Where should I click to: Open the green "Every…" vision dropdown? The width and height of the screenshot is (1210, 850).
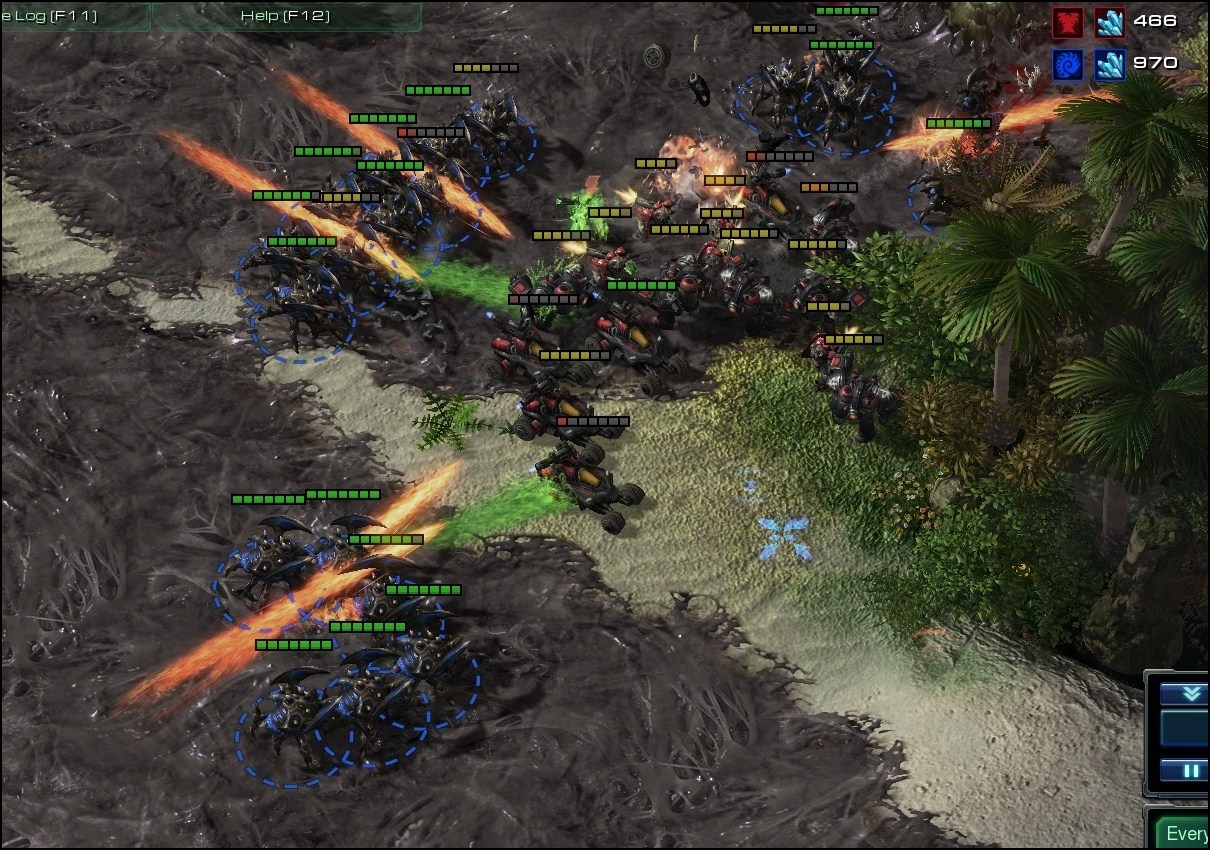pos(1184,833)
